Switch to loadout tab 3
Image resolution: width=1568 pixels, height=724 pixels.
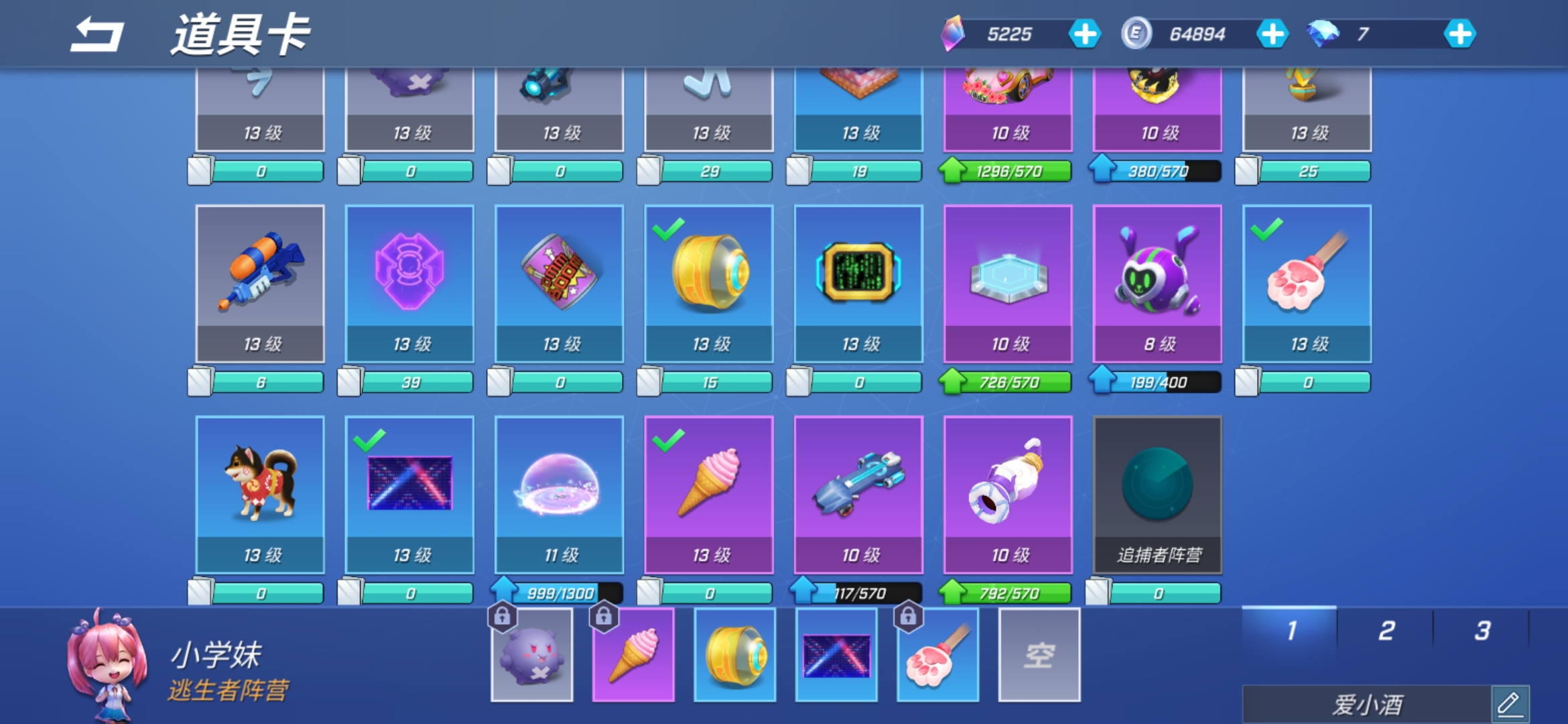1482,630
